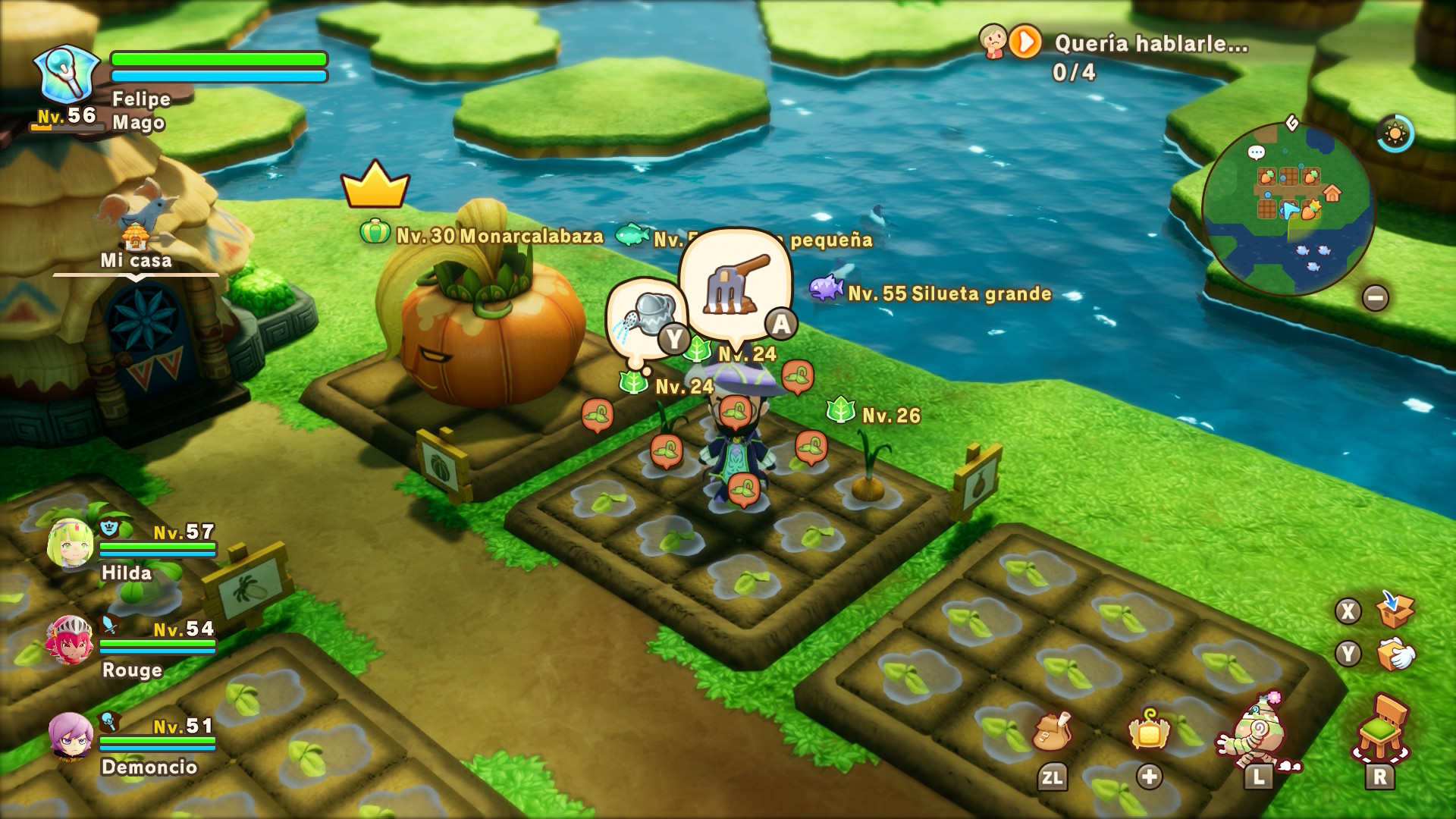
Task: Click Felipe's Mago class emblem
Action: pyautogui.click(x=66, y=74)
